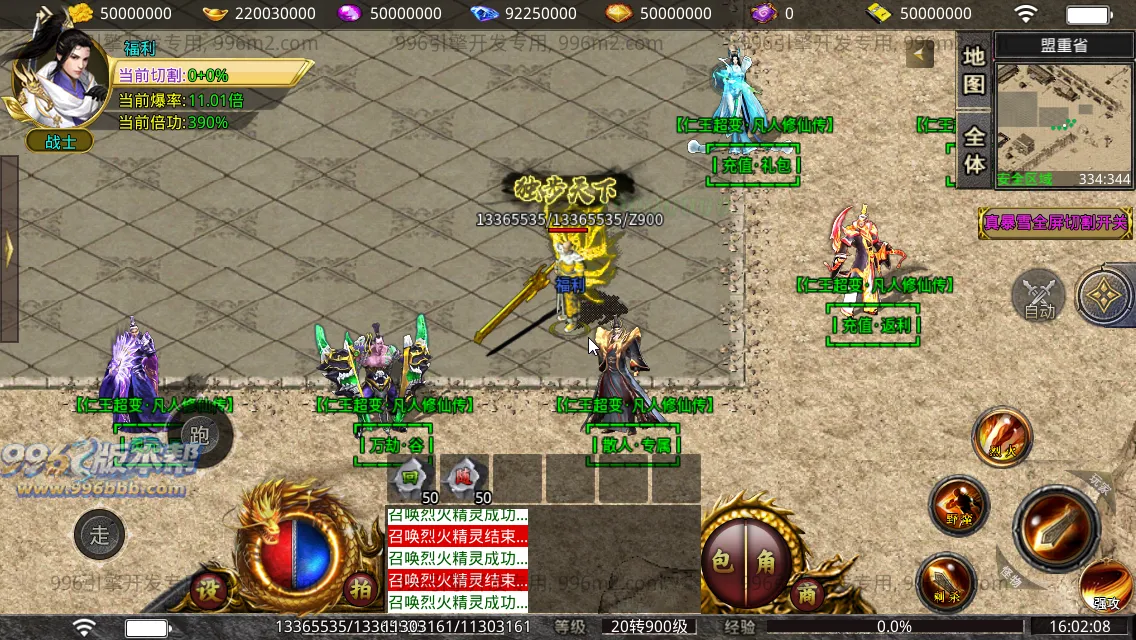Tap the four-pointed star compass button

[1105, 295]
